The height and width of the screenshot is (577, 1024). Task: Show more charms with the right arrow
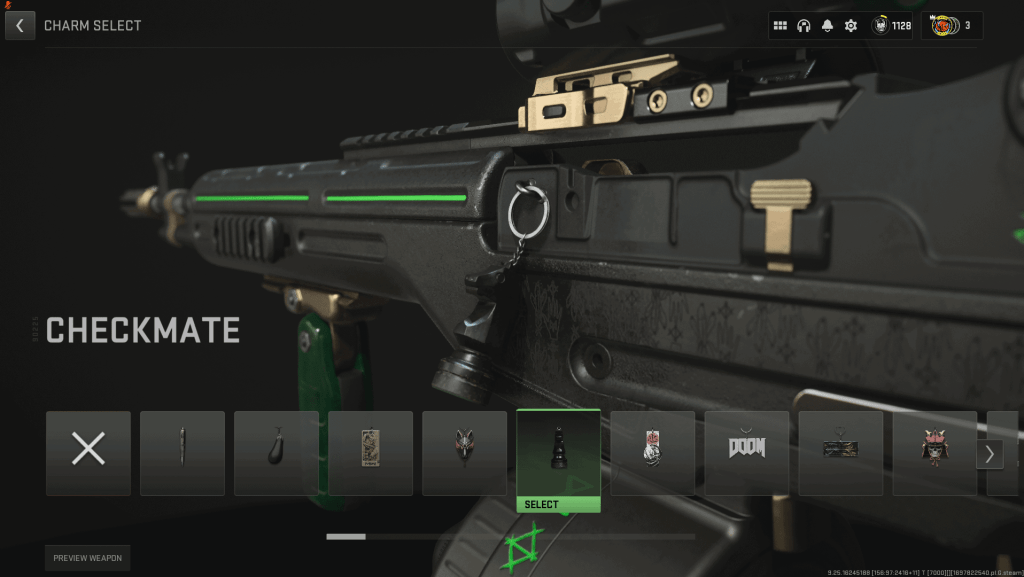coord(989,454)
